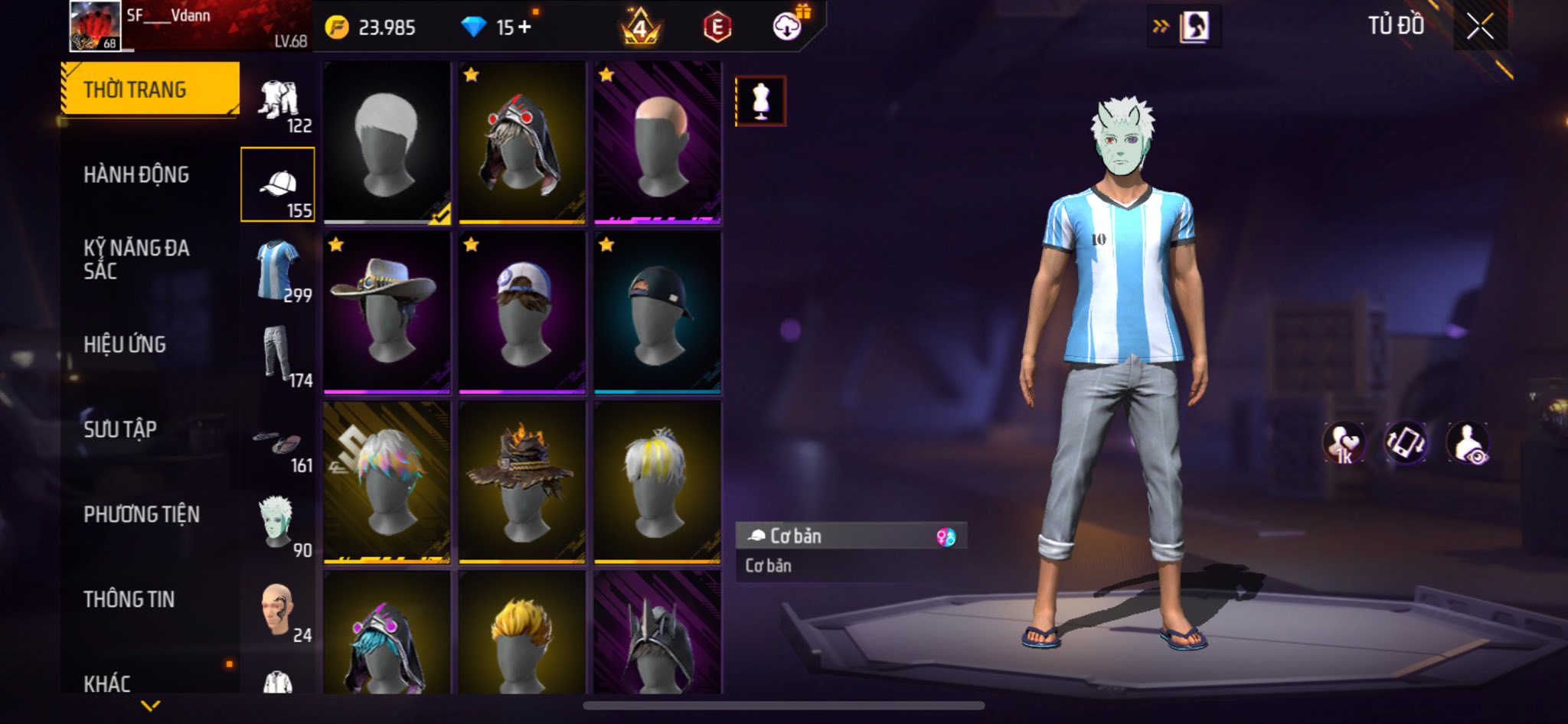This screenshot has width=1568, height=724.
Task: Choose the flaming straw hat item
Action: click(521, 482)
